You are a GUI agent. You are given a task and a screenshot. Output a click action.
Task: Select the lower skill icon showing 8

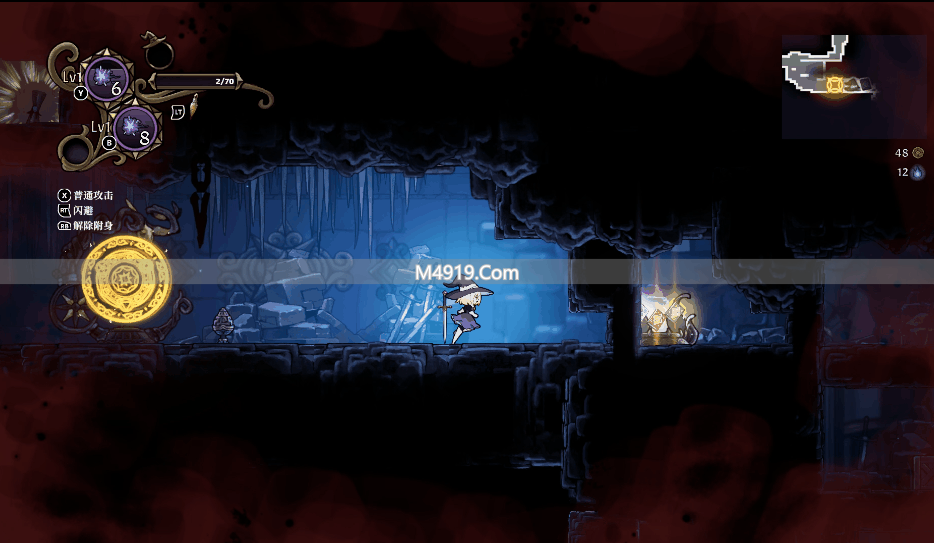134,129
